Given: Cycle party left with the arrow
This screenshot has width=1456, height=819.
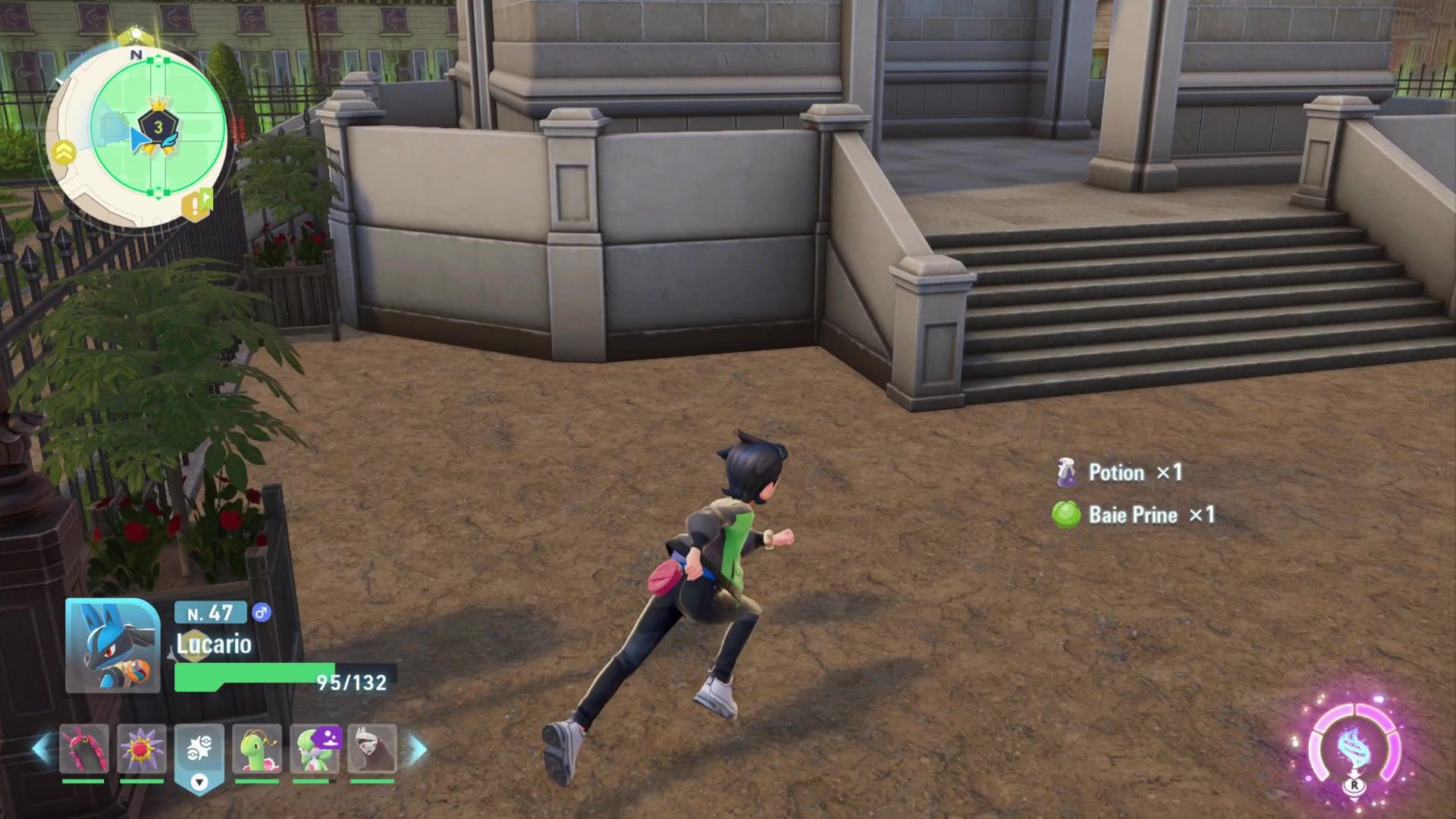Looking at the screenshot, I should pyautogui.click(x=42, y=749).
